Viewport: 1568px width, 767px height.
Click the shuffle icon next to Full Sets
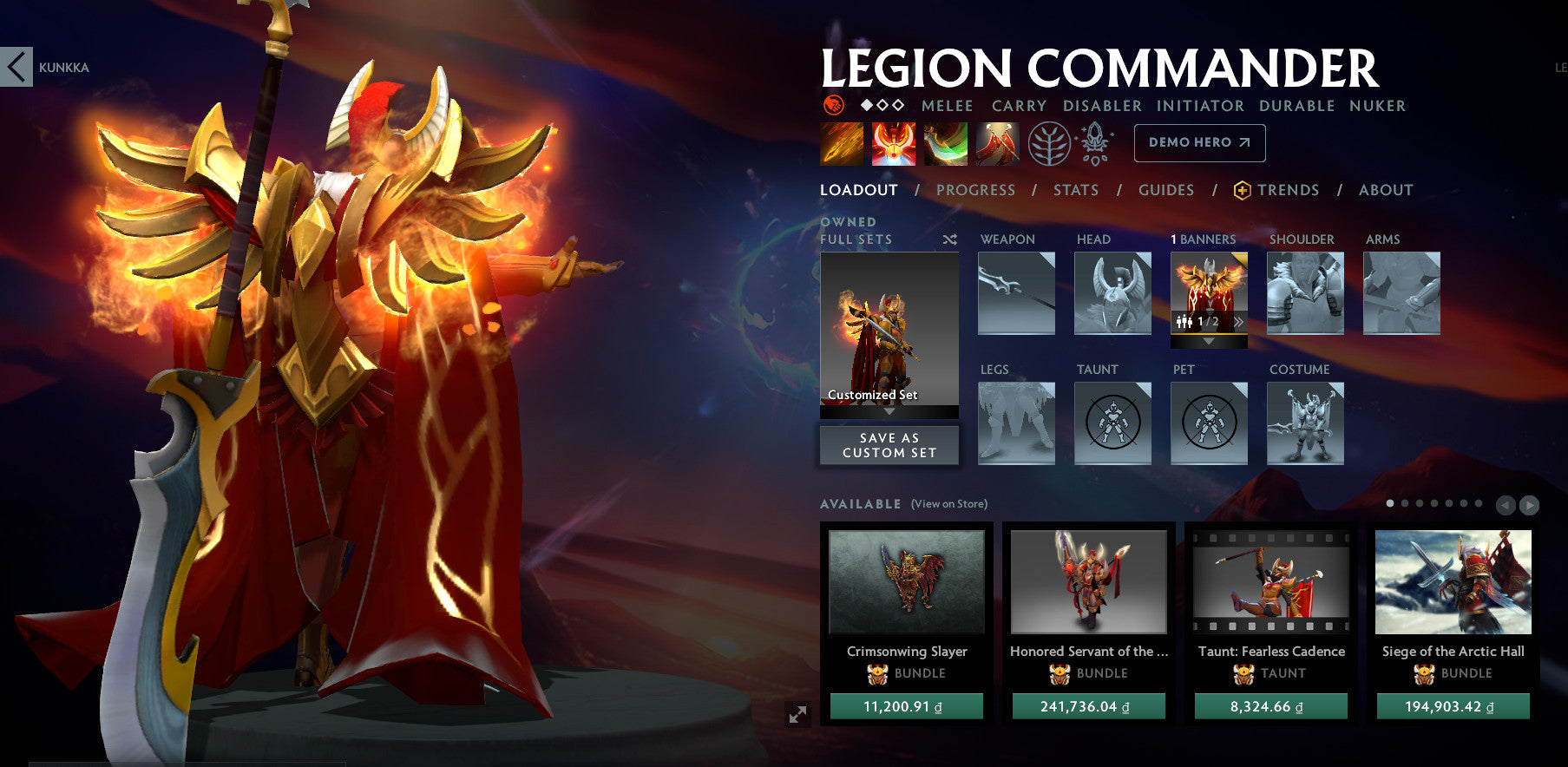[951, 239]
